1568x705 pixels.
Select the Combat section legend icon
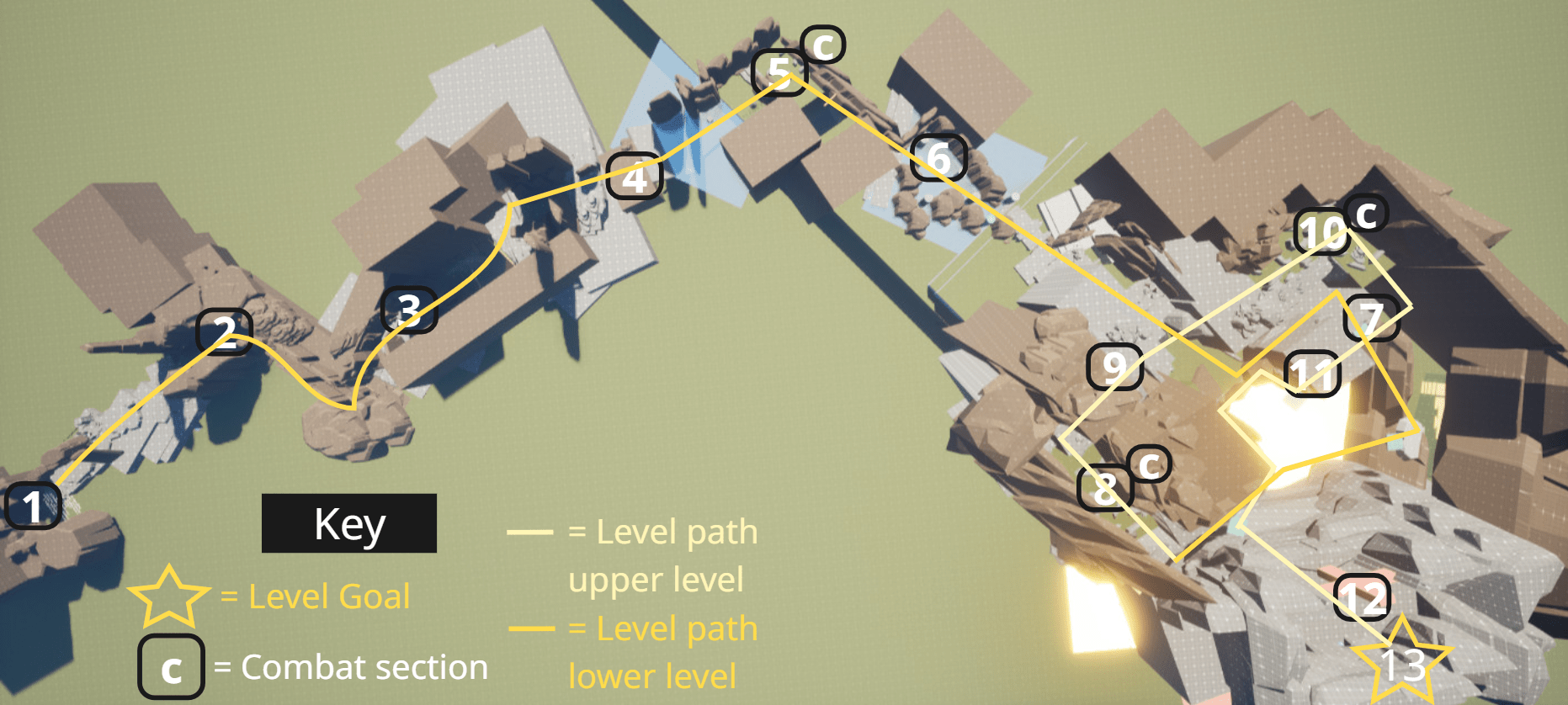click(171, 668)
